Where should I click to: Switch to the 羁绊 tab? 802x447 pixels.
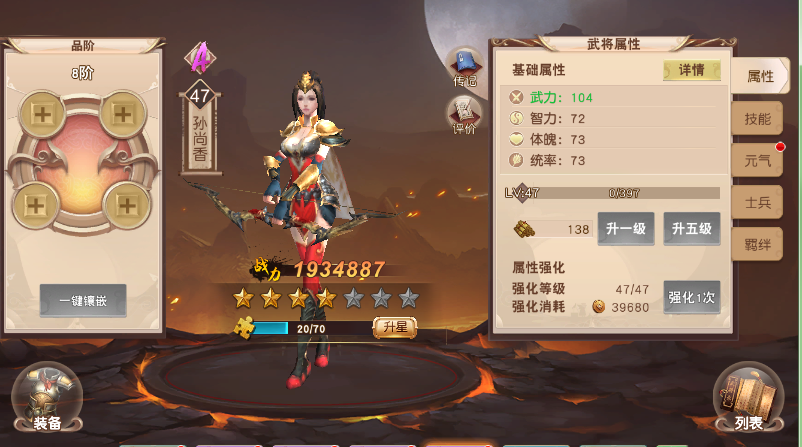tap(757, 245)
